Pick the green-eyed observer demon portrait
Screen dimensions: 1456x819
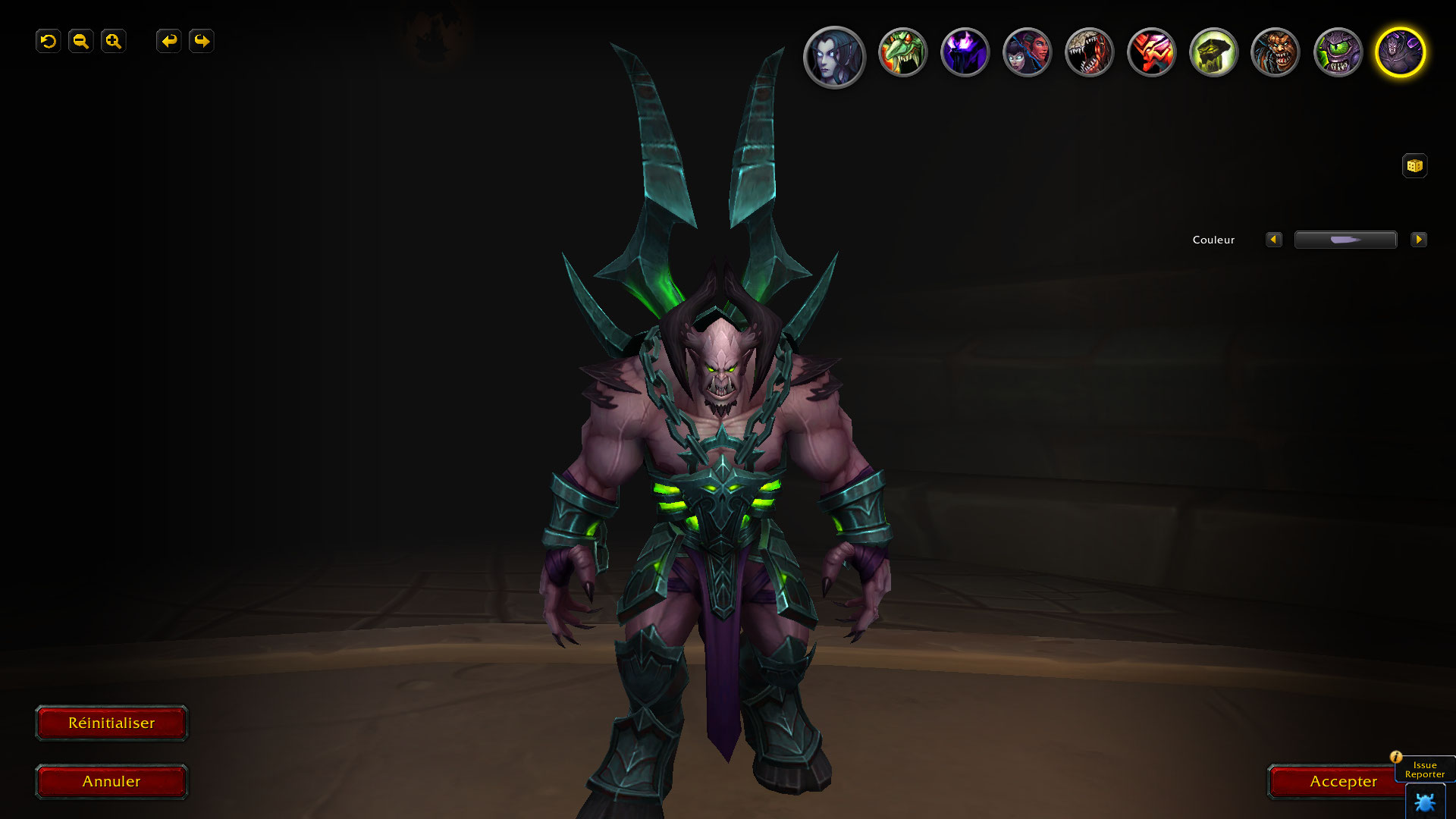[1338, 52]
